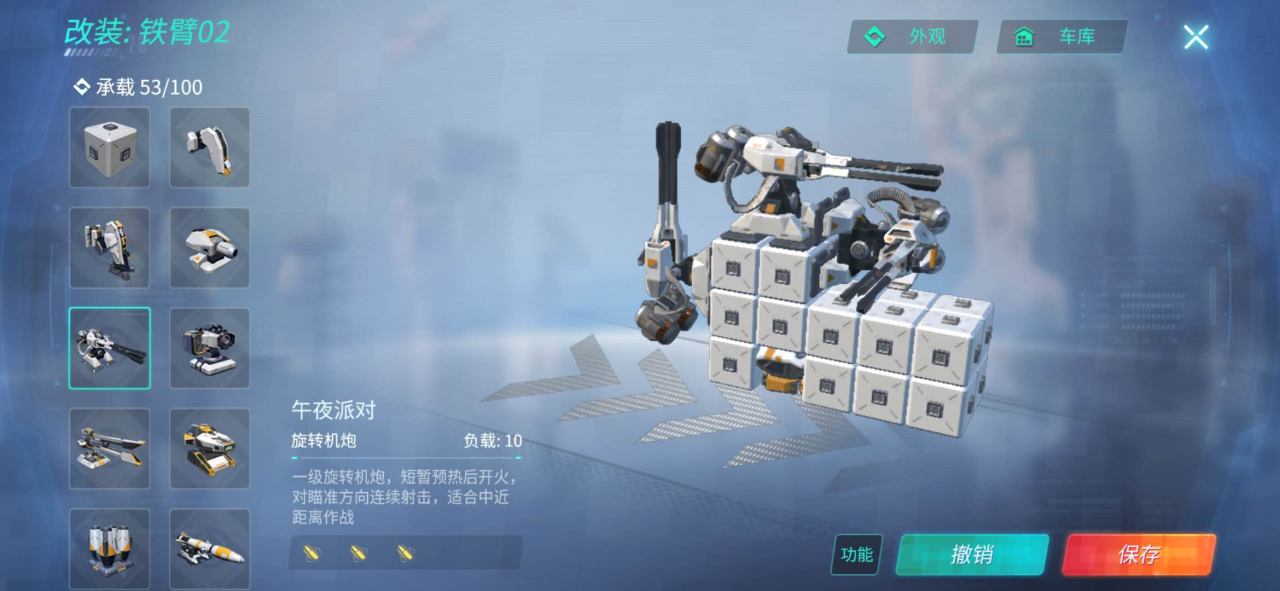Open the 外观 appearance panel
Viewport: 1280px width, 591px height.
click(911, 37)
